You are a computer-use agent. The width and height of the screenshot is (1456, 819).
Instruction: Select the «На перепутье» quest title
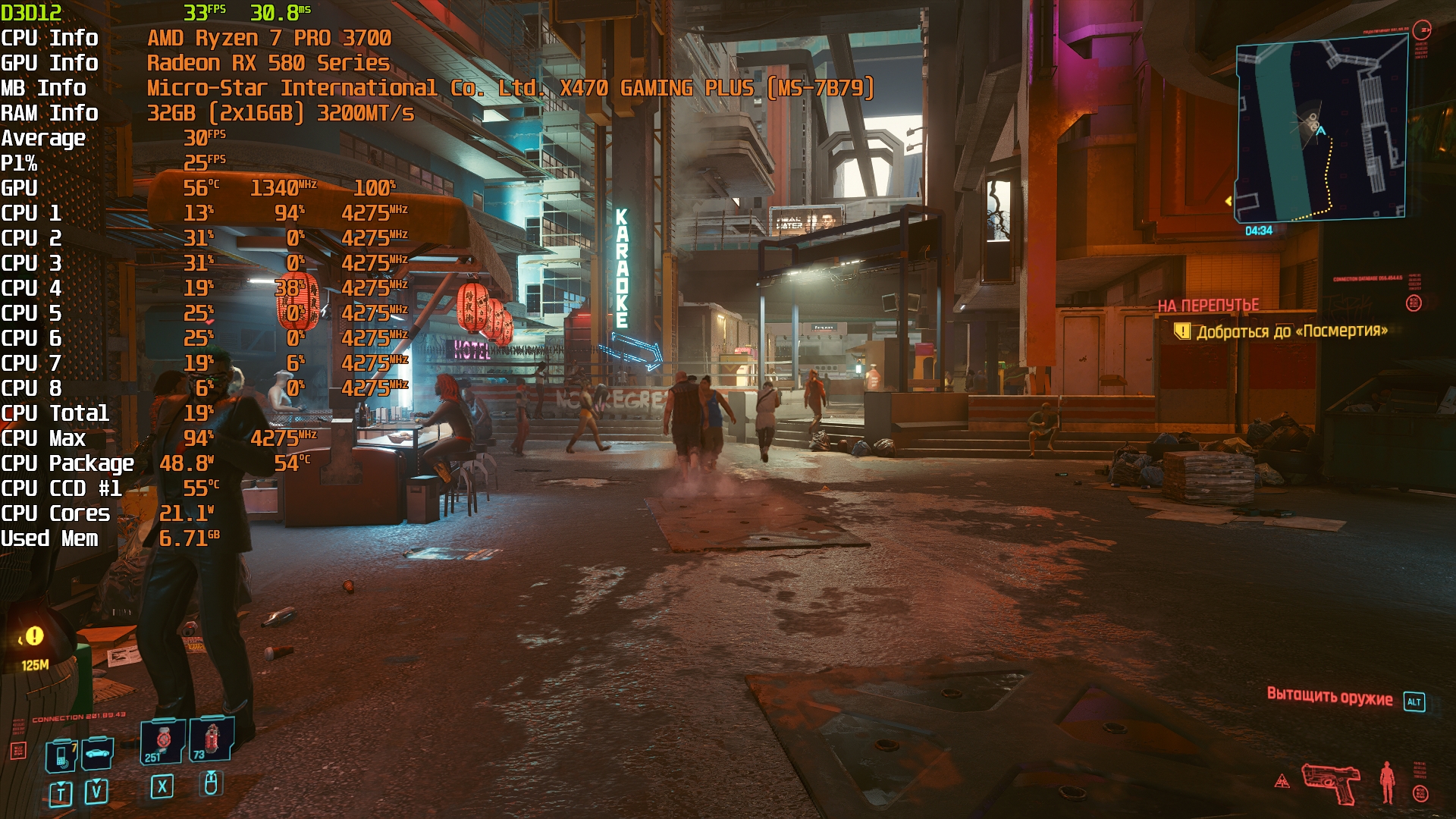pos(1208,306)
